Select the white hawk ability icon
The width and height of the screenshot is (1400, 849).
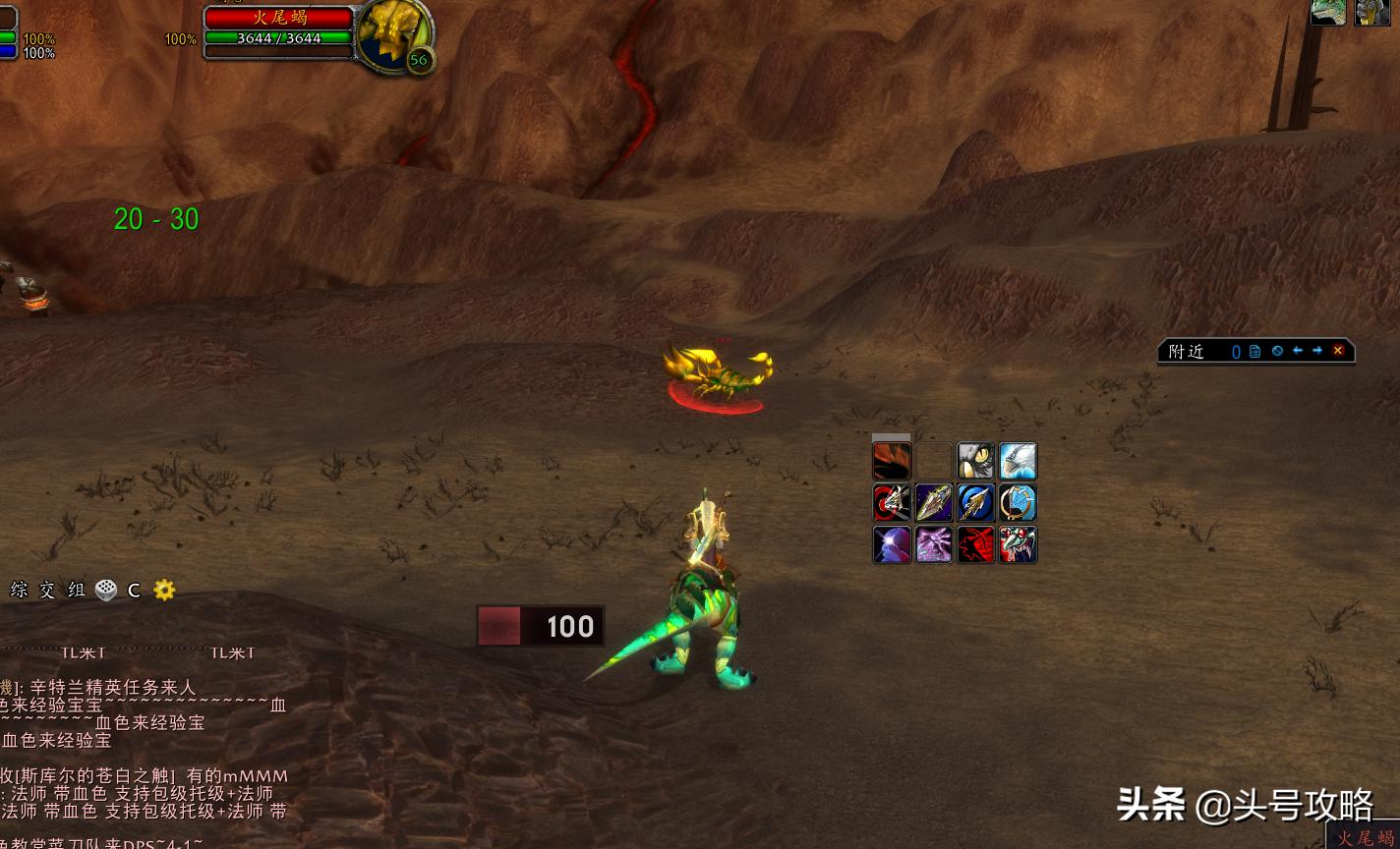point(1019,461)
